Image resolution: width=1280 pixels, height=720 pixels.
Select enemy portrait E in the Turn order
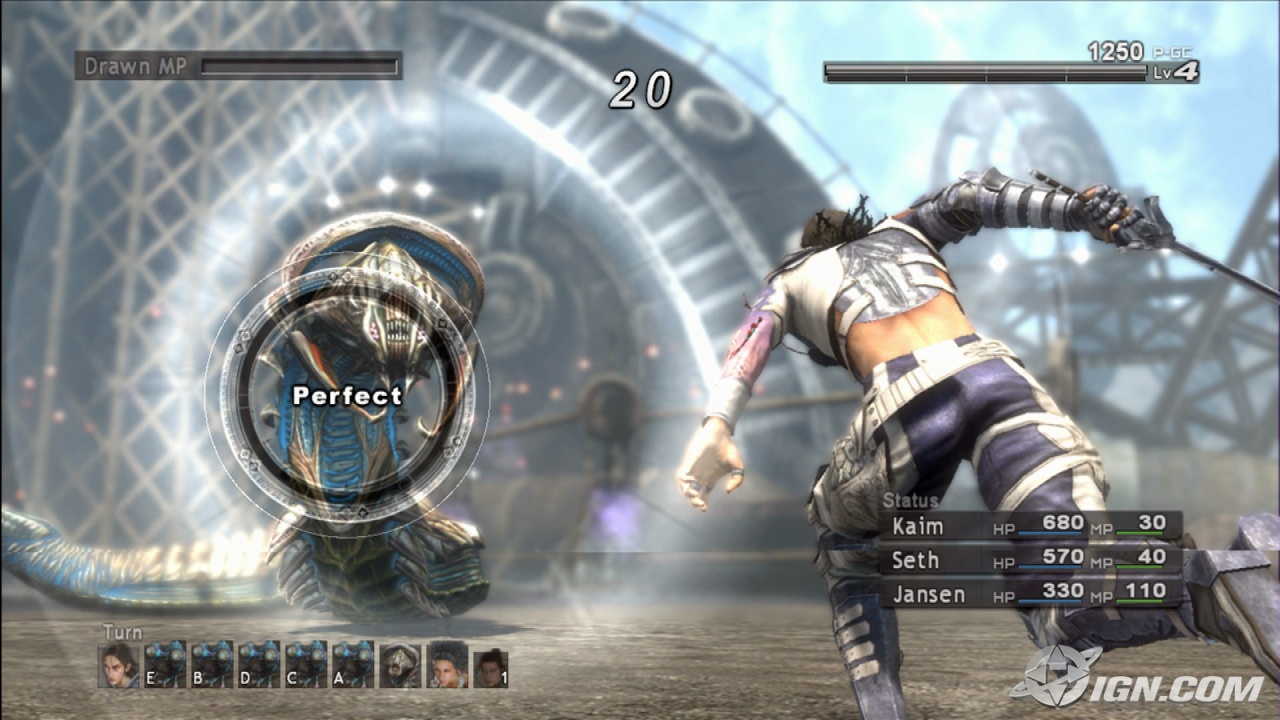click(x=163, y=665)
